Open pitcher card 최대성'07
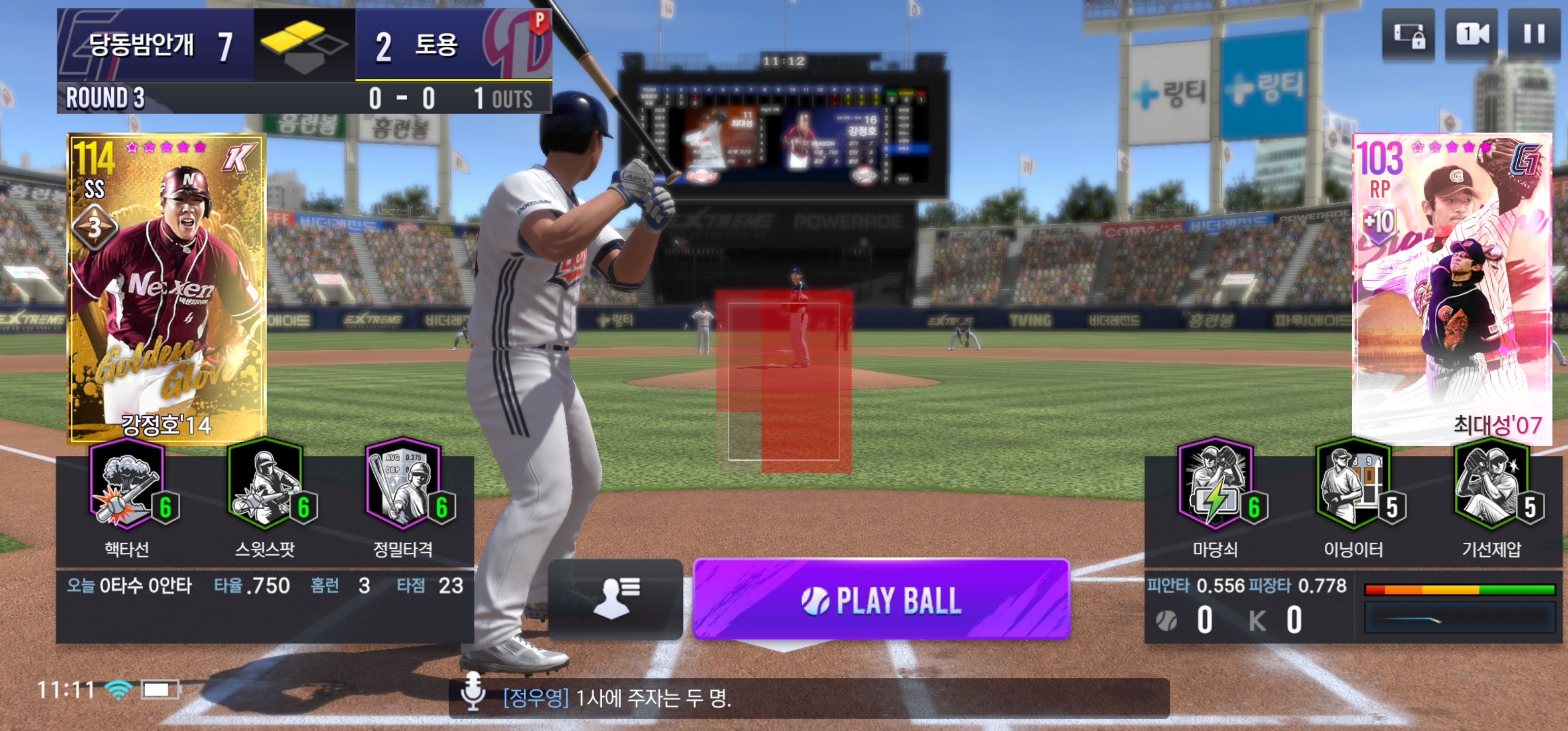The image size is (1568, 731). click(1451, 286)
